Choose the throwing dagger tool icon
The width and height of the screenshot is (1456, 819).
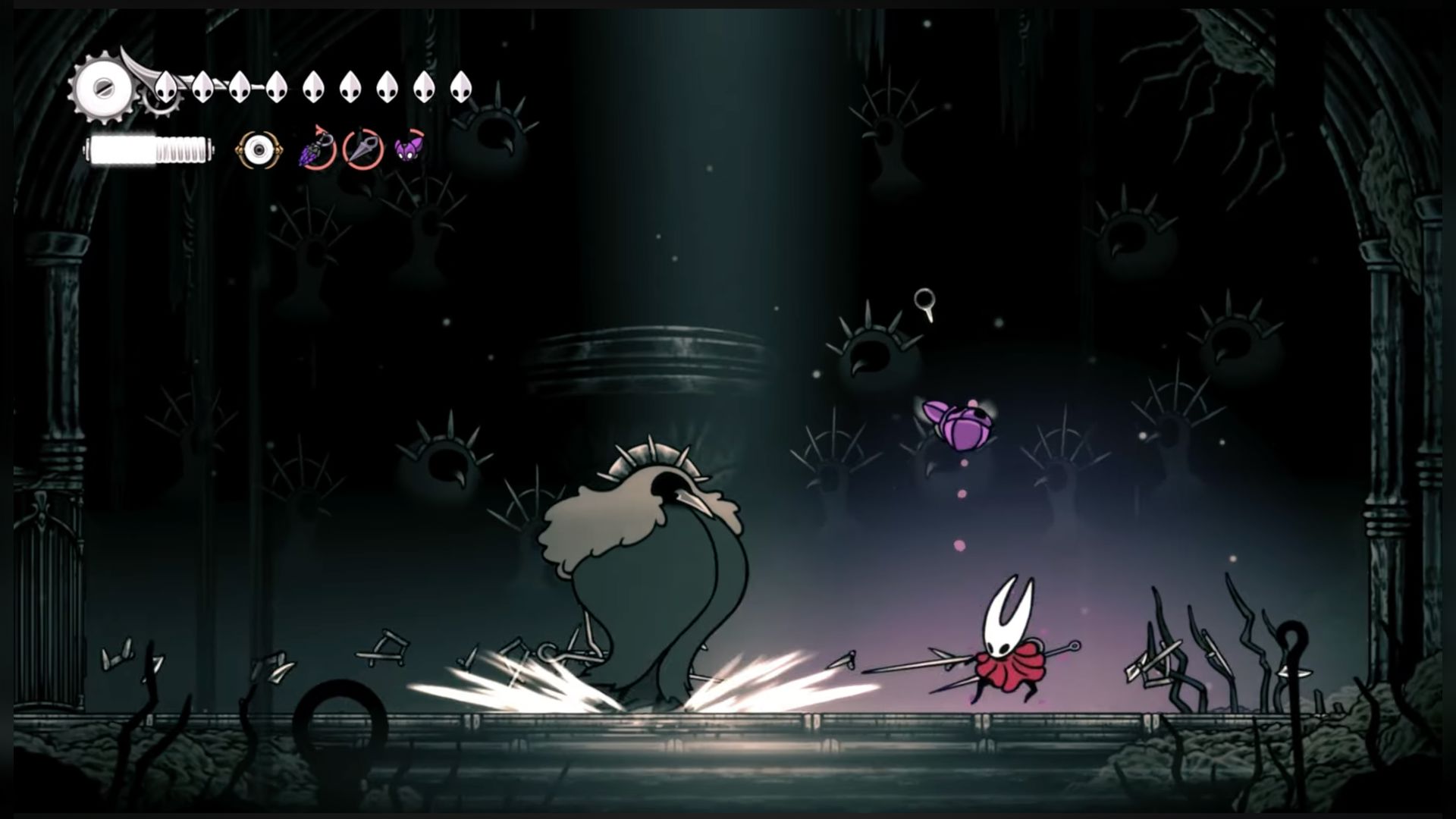click(x=362, y=149)
